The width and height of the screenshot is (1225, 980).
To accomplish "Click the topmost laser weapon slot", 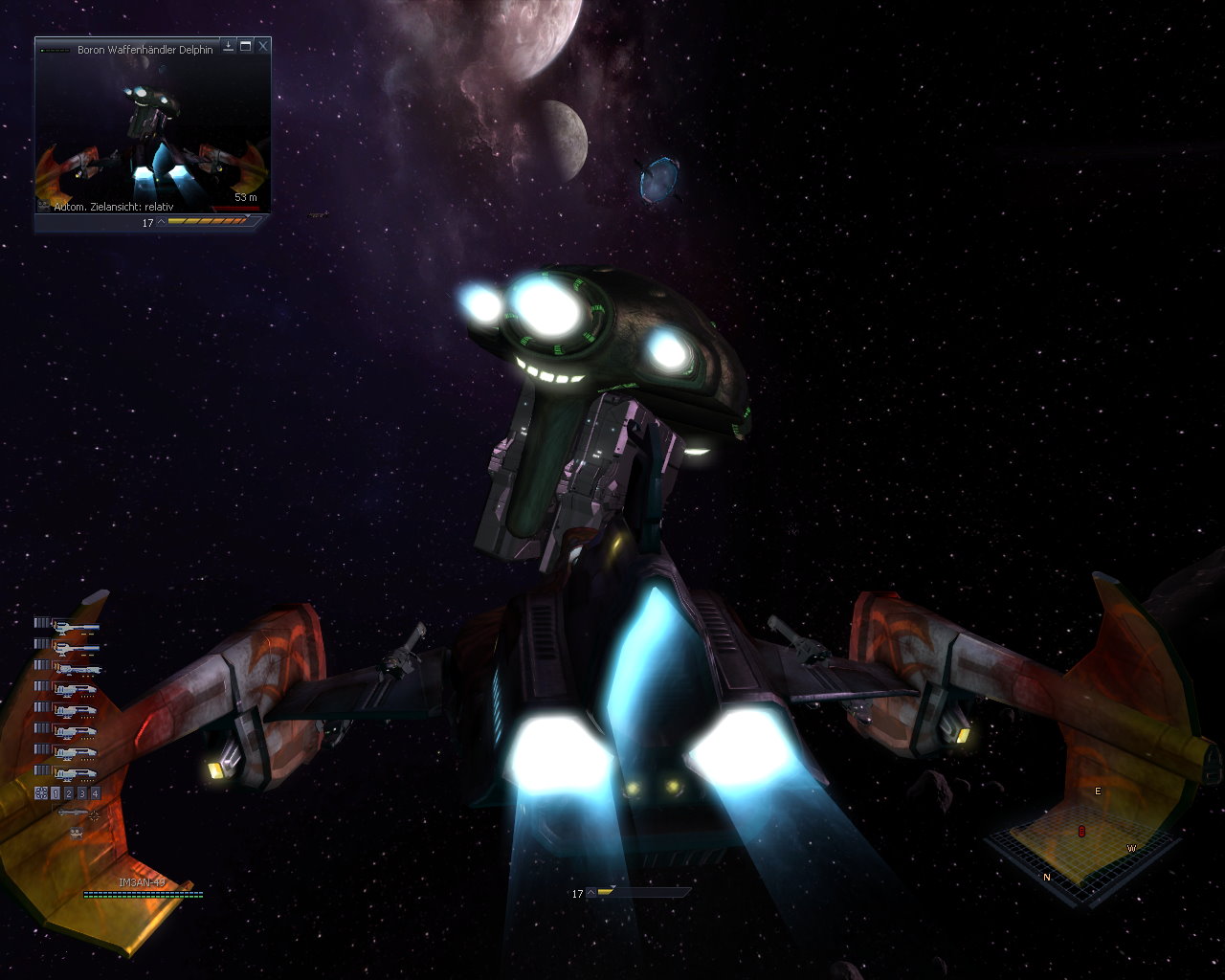I will tap(75, 626).
